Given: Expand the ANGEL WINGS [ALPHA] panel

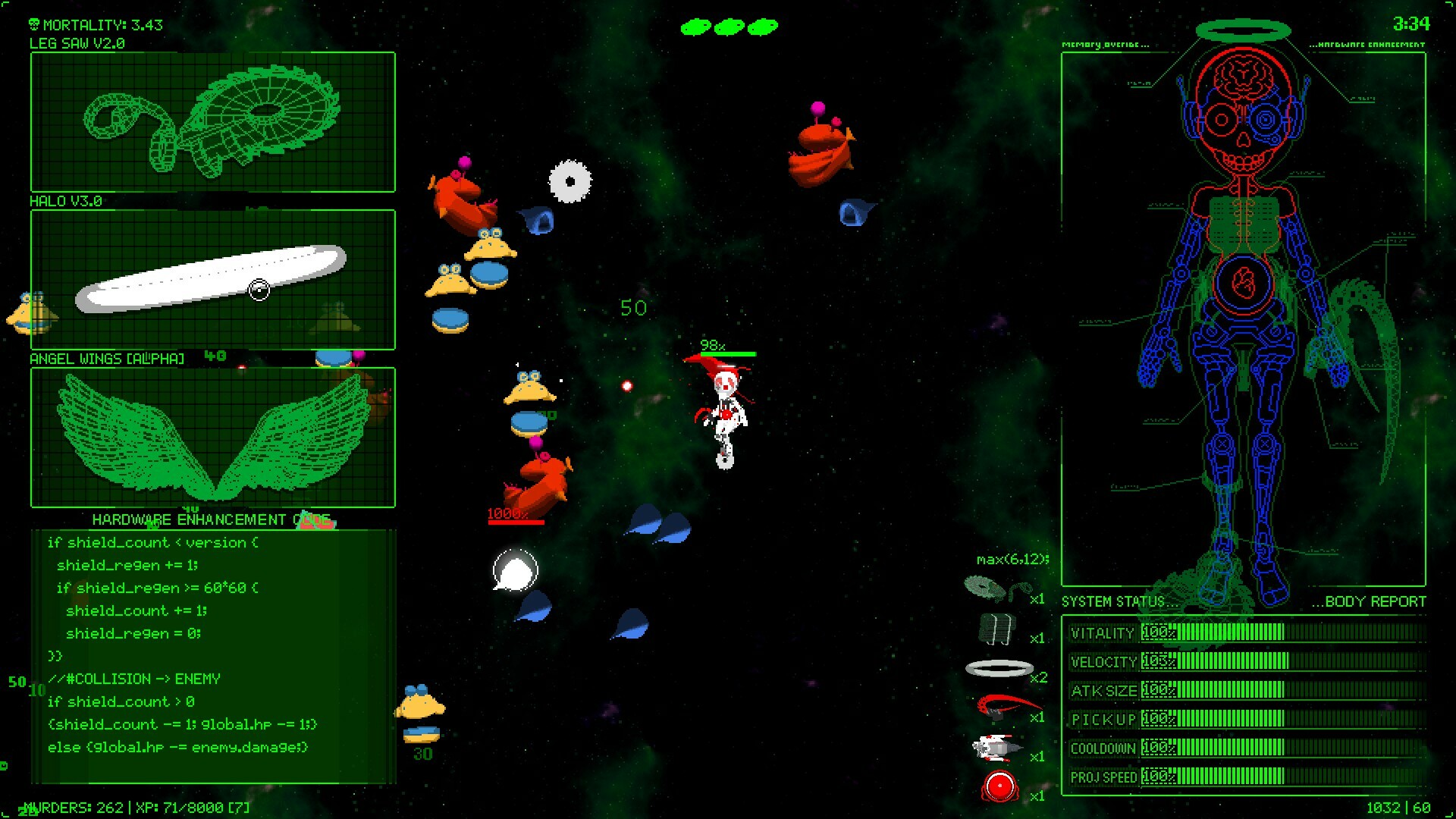Looking at the screenshot, I should click(x=106, y=359).
